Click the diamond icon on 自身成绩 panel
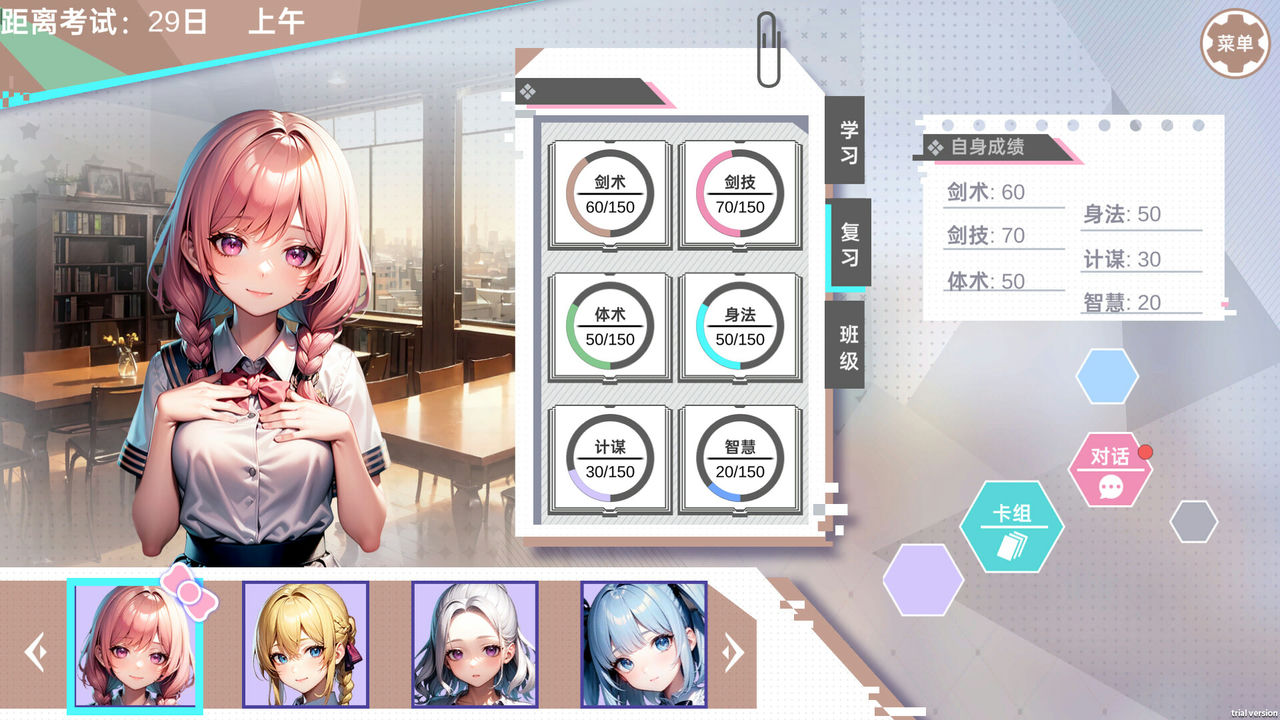The width and height of the screenshot is (1280, 720). pos(936,146)
